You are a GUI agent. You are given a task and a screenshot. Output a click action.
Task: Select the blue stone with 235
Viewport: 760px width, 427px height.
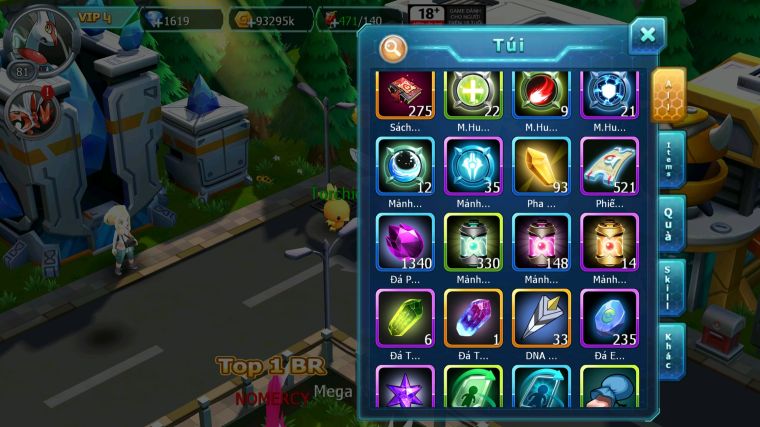tap(609, 318)
